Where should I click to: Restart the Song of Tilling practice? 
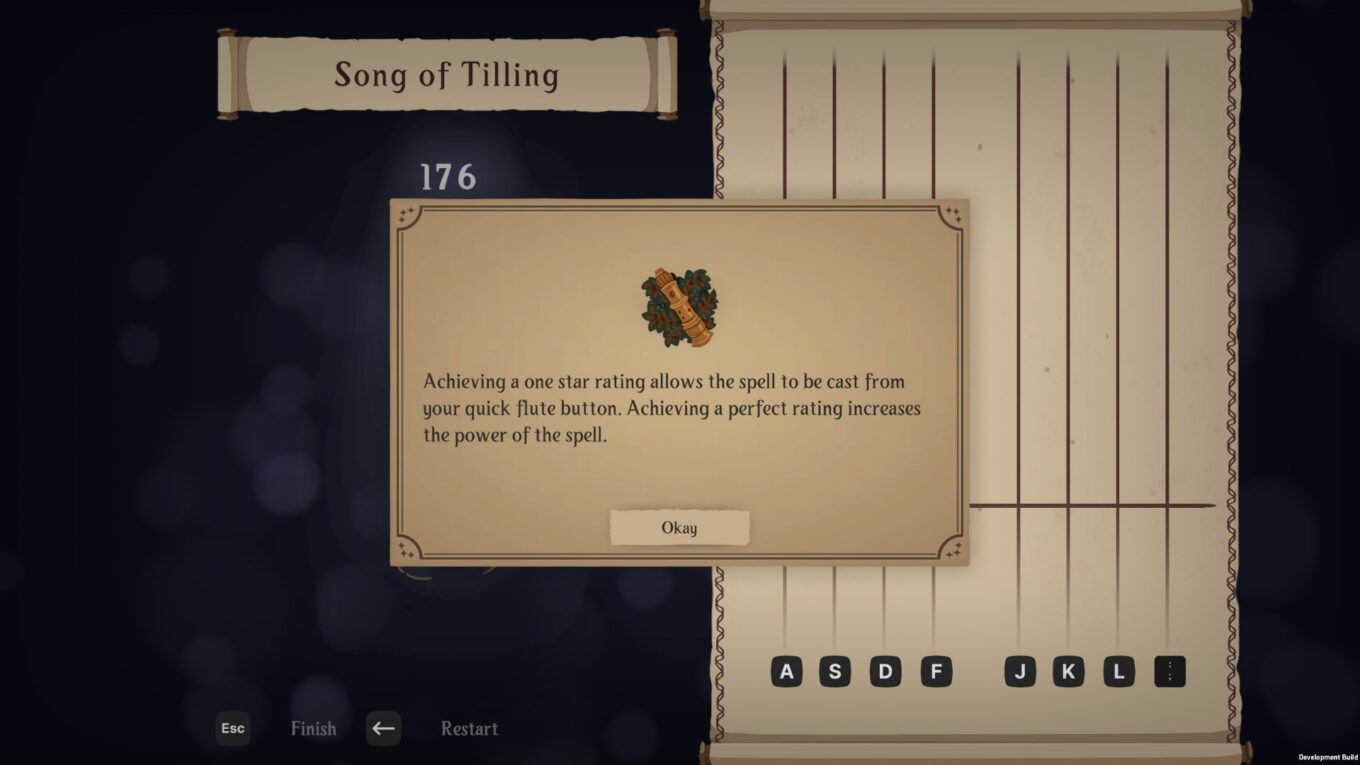pyautogui.click(x=468, y=729)
